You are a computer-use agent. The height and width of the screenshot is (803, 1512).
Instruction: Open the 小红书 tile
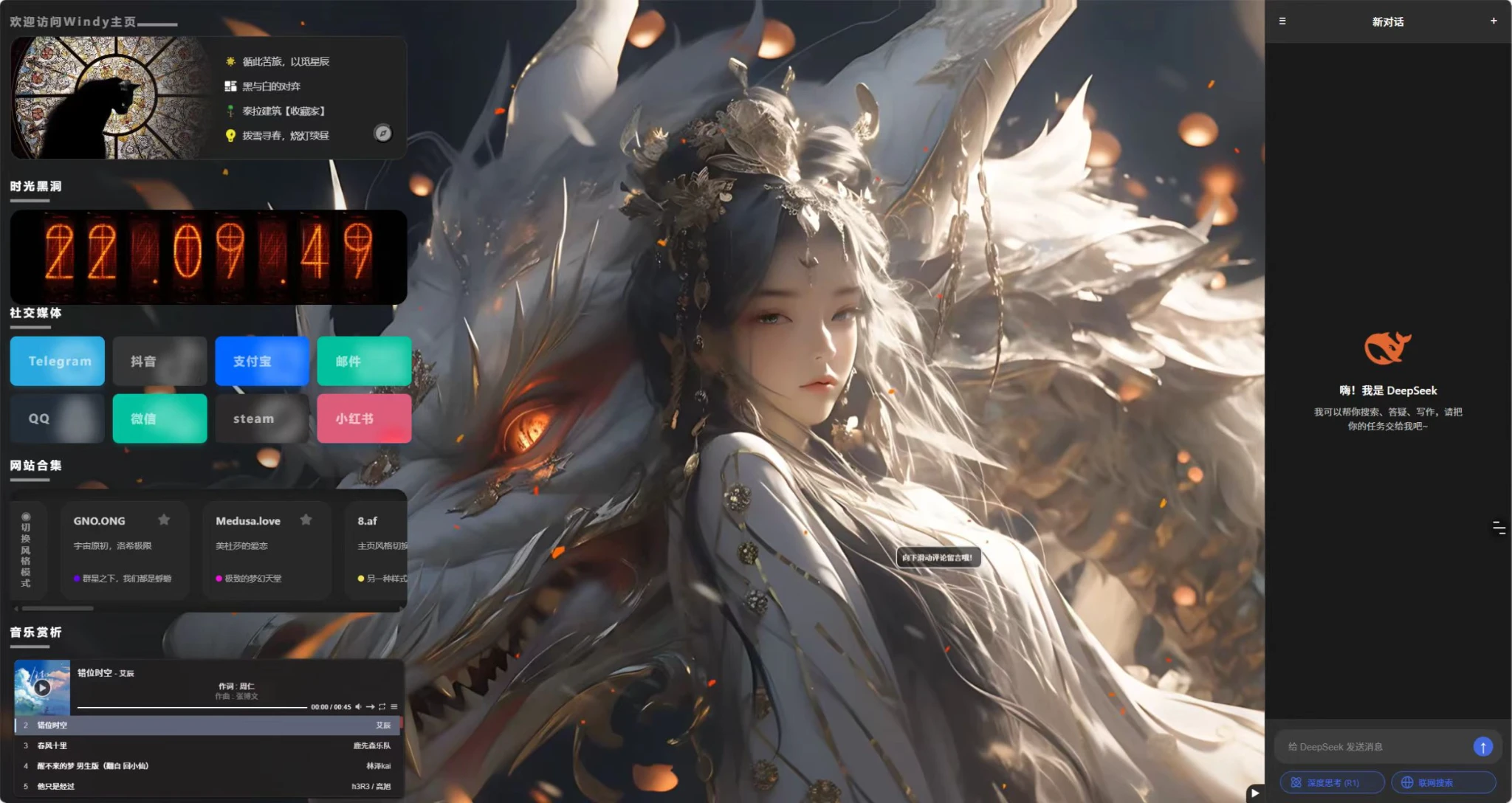coord(364,418)
